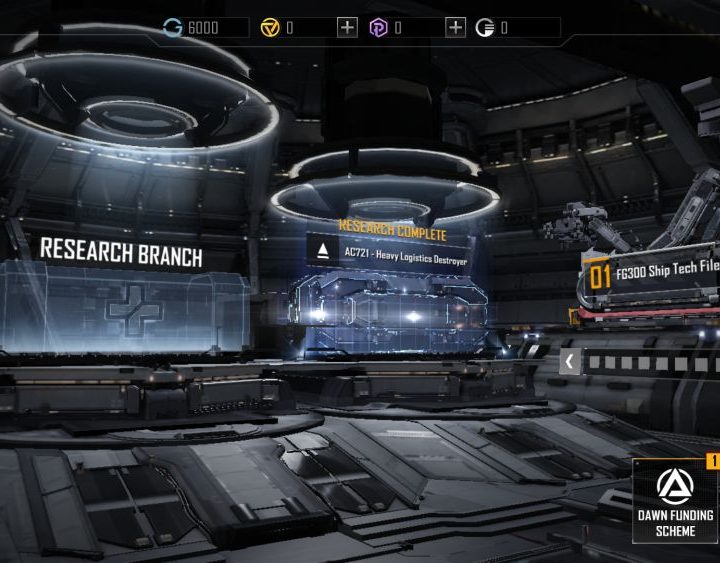Open the Dawn Funding Scheme
Screen dimensions: 720x563
(x=676, y=502)
